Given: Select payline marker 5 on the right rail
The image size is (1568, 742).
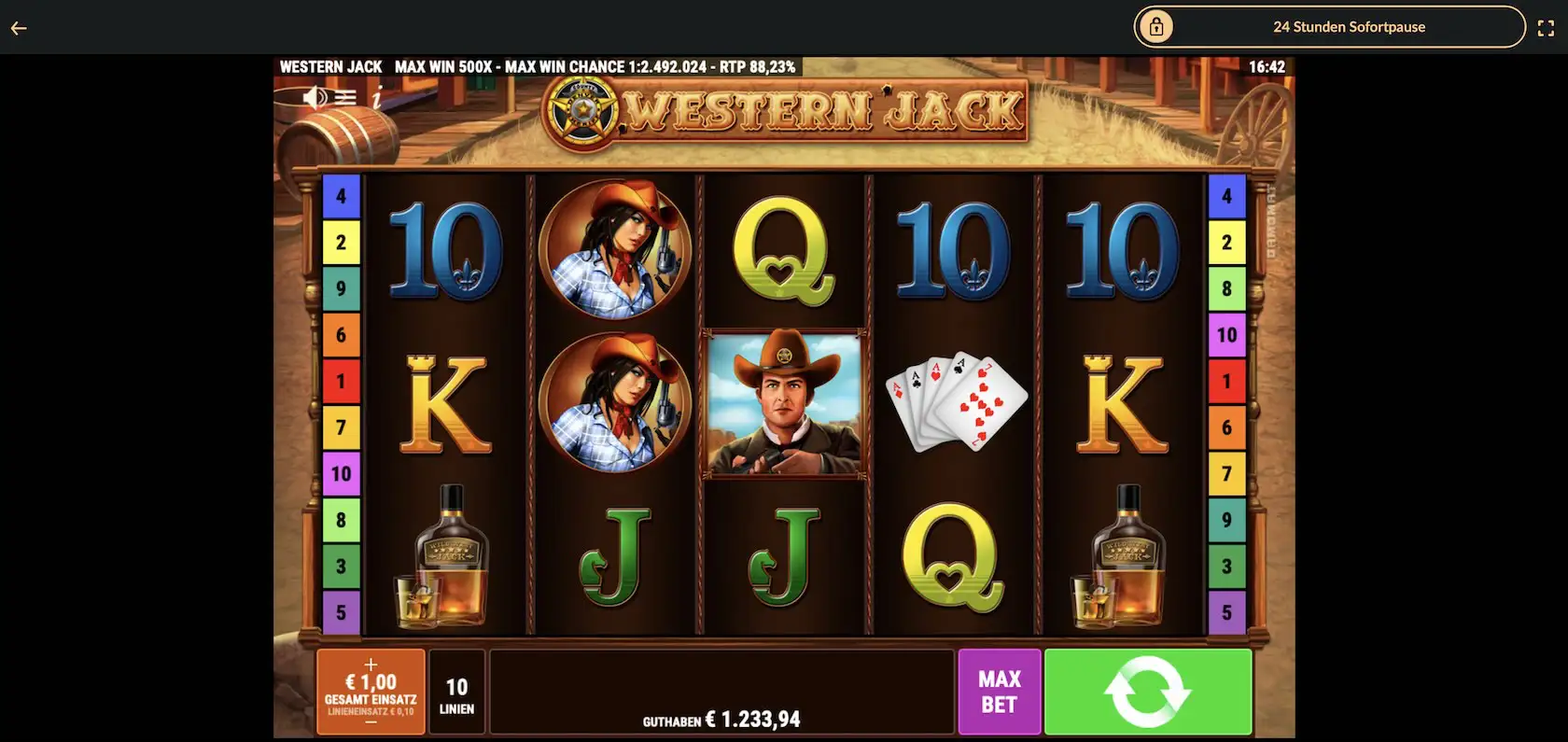Looking at the screenshot, I should pyautogui.click(x=1227, y=613).
